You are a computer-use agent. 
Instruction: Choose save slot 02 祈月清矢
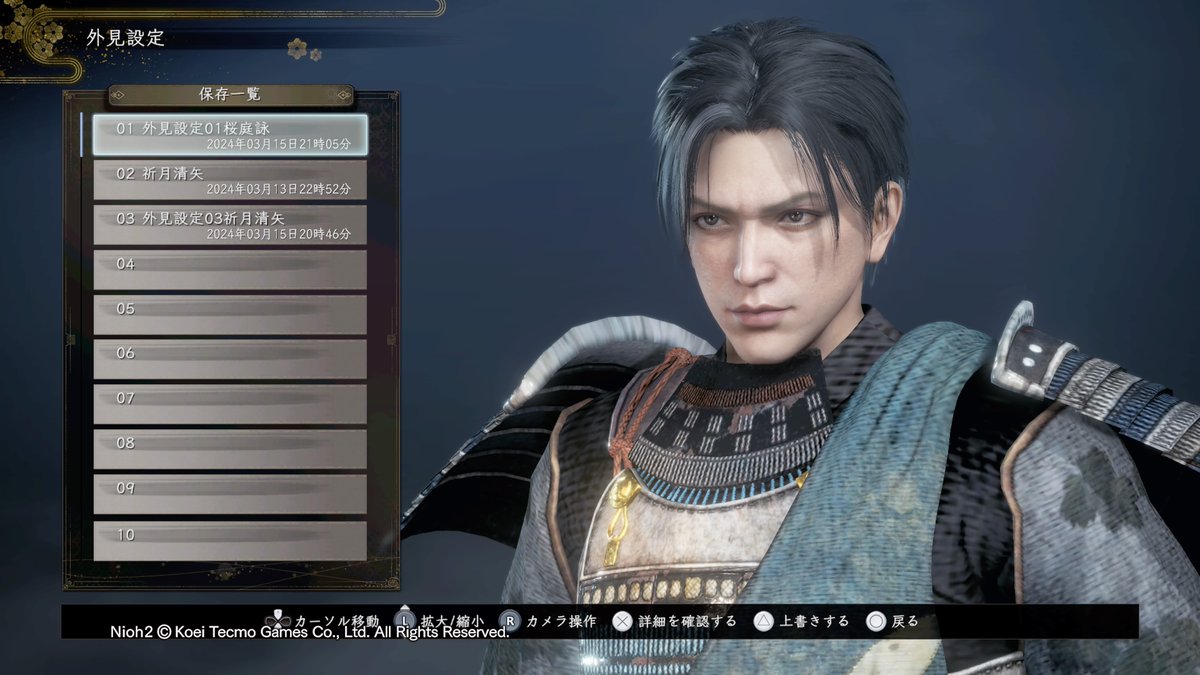point(230,180)
